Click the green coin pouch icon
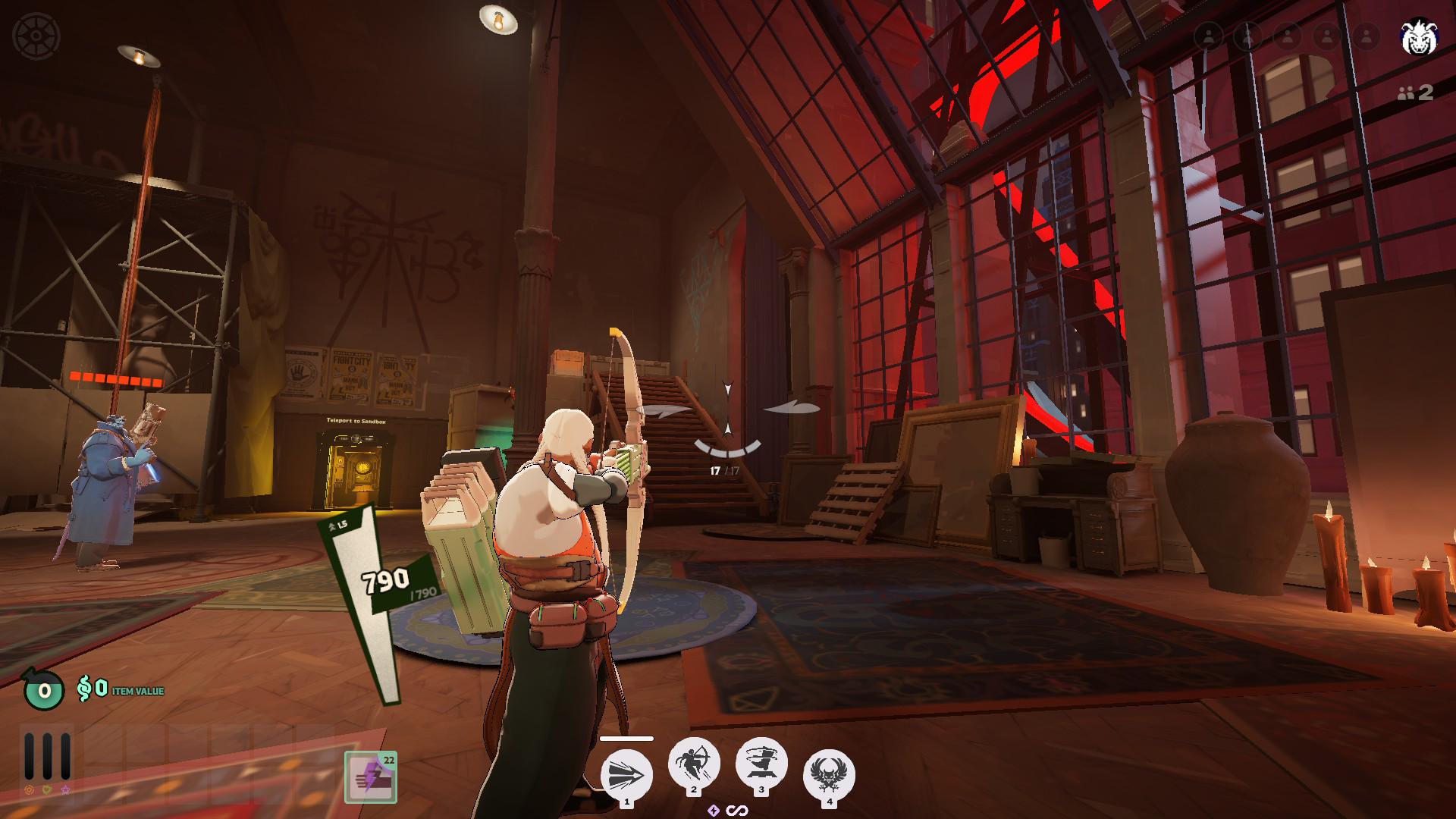This screenshot has width=1456, height=819. coord(43,689)
